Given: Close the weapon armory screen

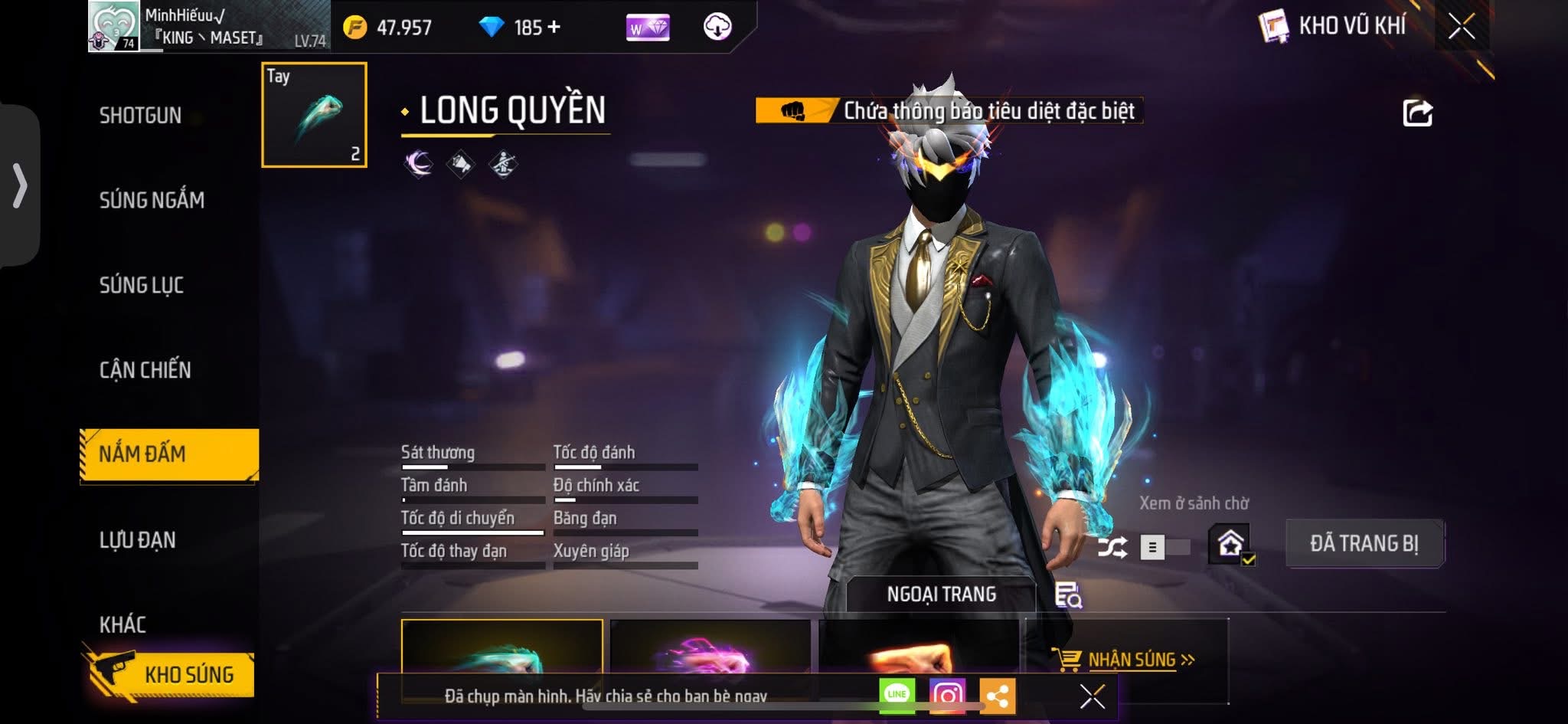Looking at the screenshot, I should click(x=1461, y=27).
